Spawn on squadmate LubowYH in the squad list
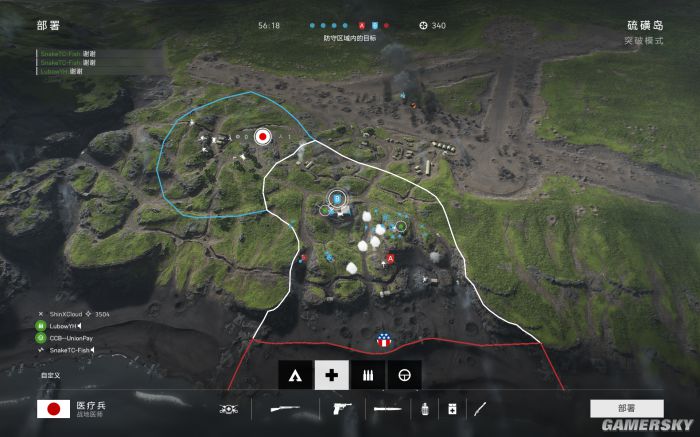 64,325
